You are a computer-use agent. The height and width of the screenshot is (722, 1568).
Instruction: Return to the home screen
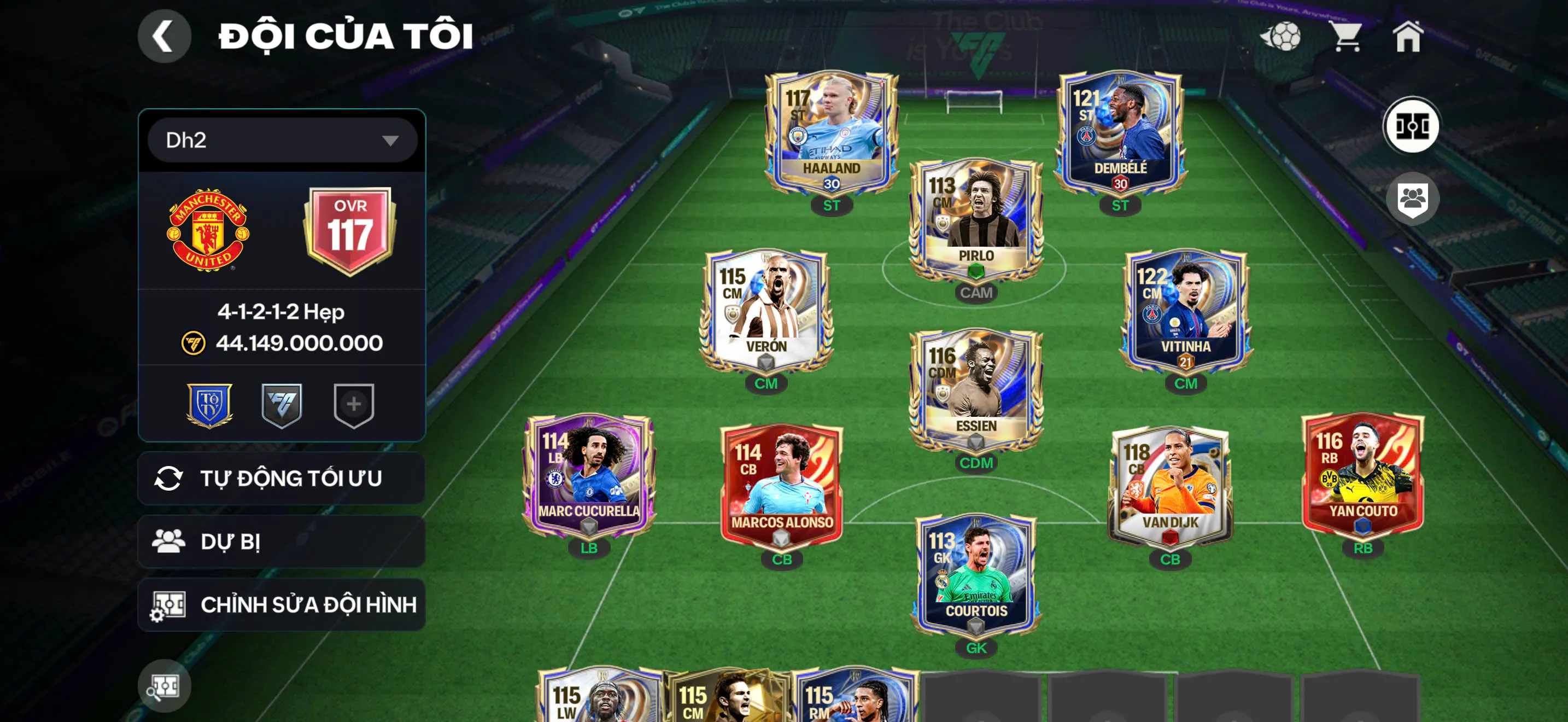1408,37
